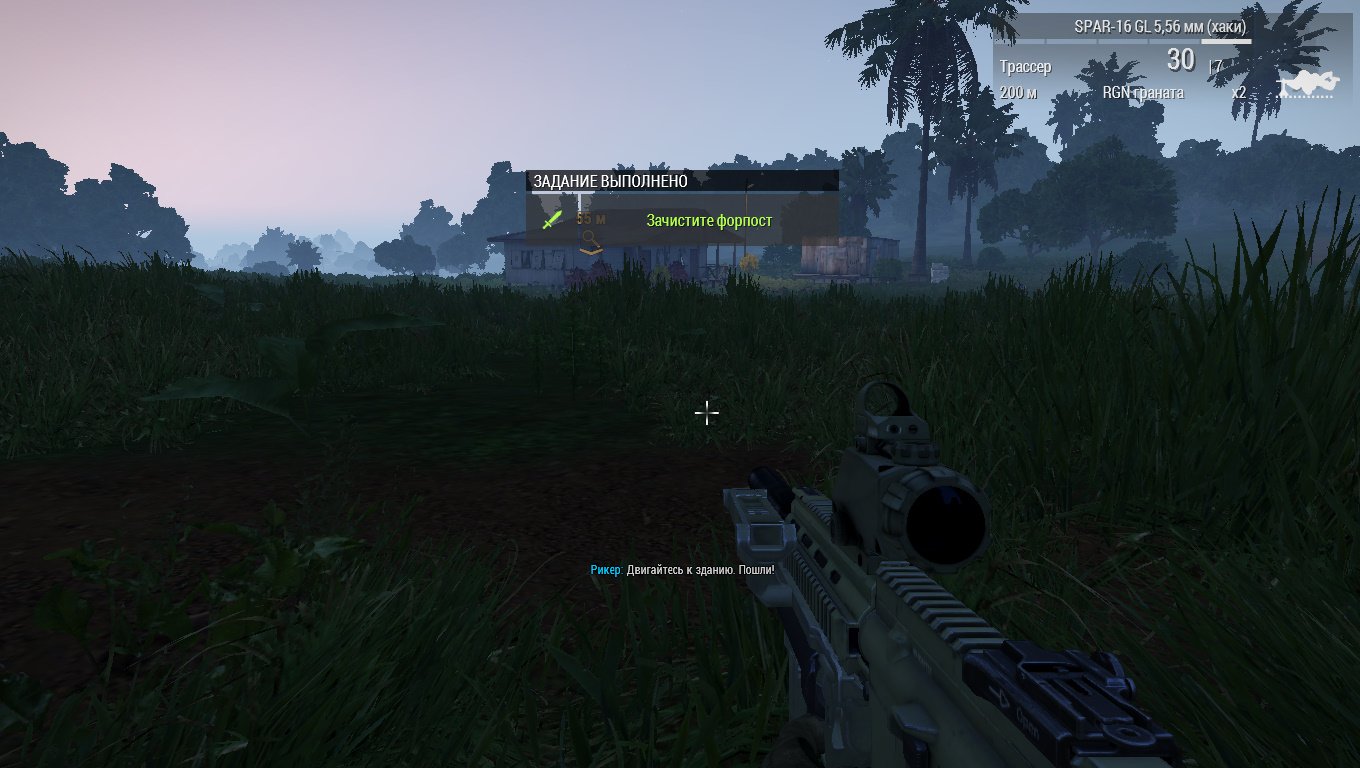Toggle the RGN граната launcher selection
This screenshot has height=768, width=1360.
click(1143, 92)
